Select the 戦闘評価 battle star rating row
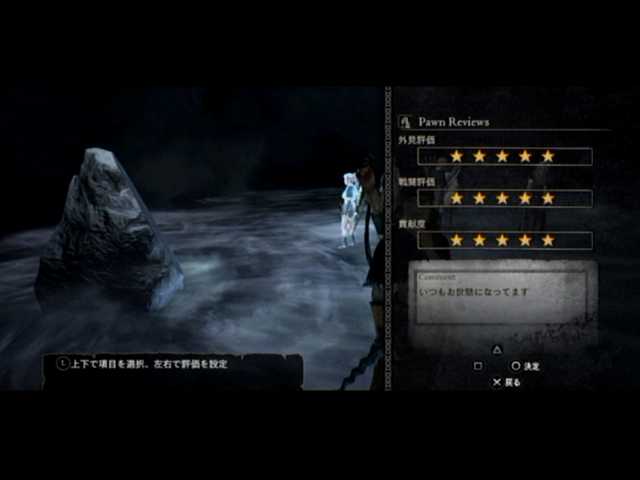The image size is (640, 480). [x=502, y=199]
